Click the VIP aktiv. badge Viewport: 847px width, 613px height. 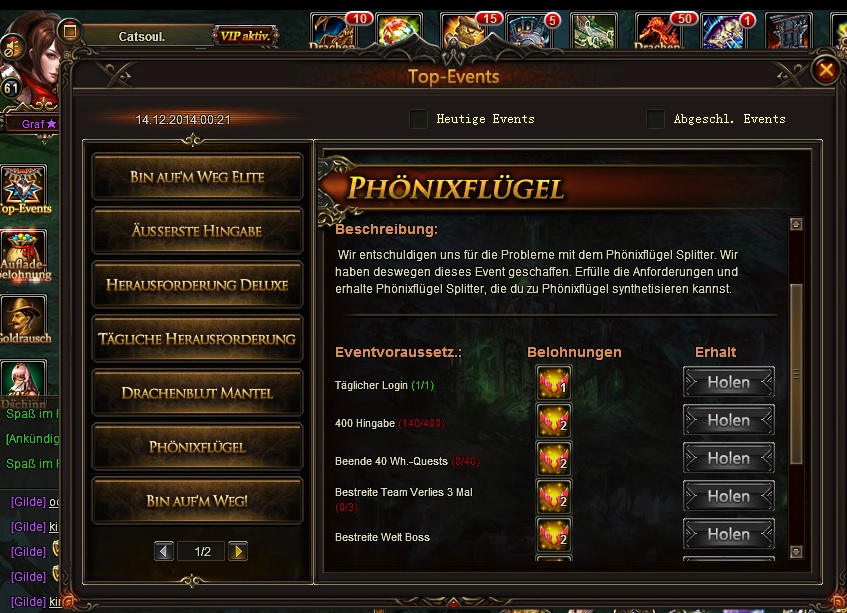[x=245, y=36]
